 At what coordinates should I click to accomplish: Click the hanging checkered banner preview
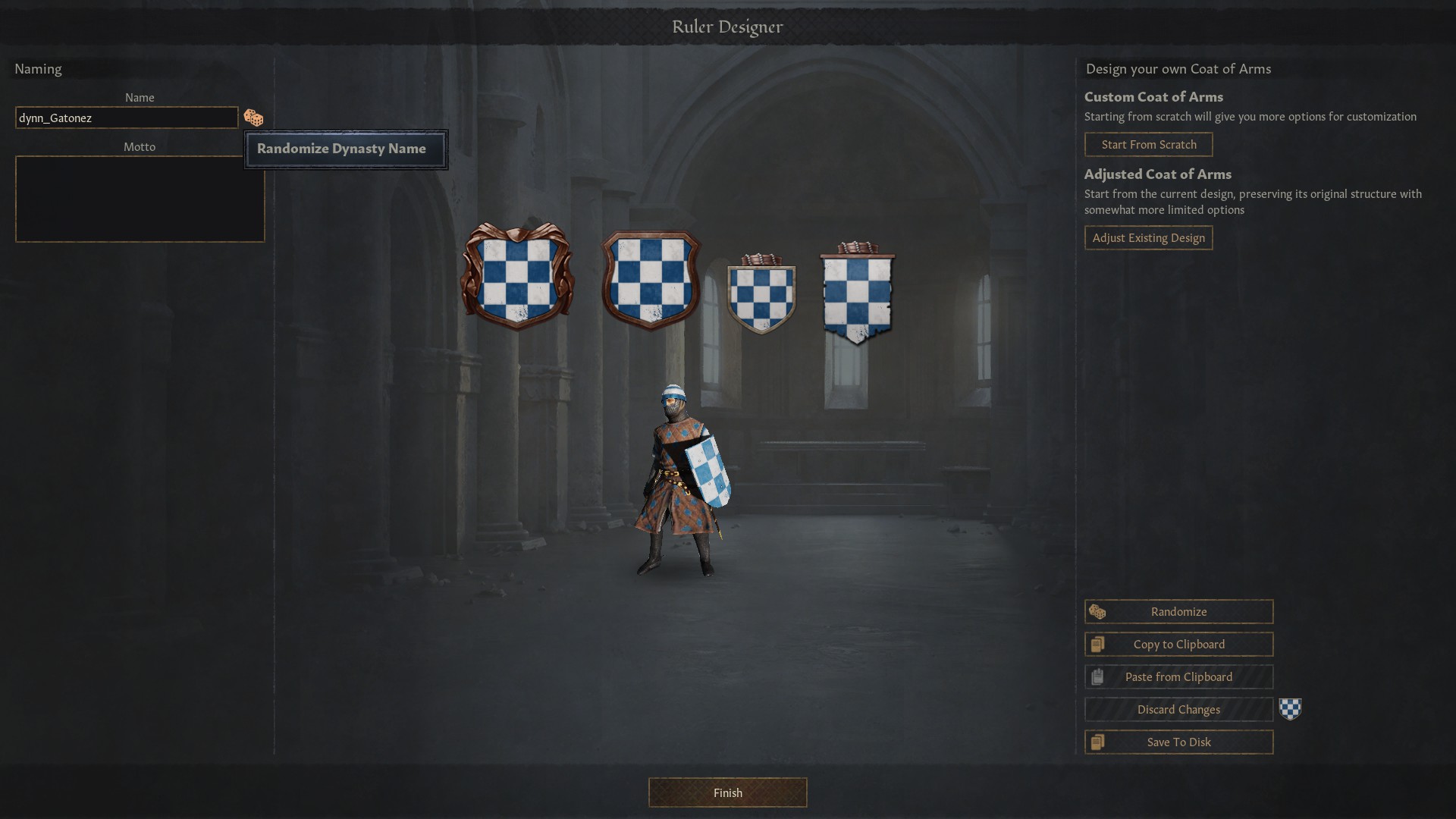click(x=857, y=296)
